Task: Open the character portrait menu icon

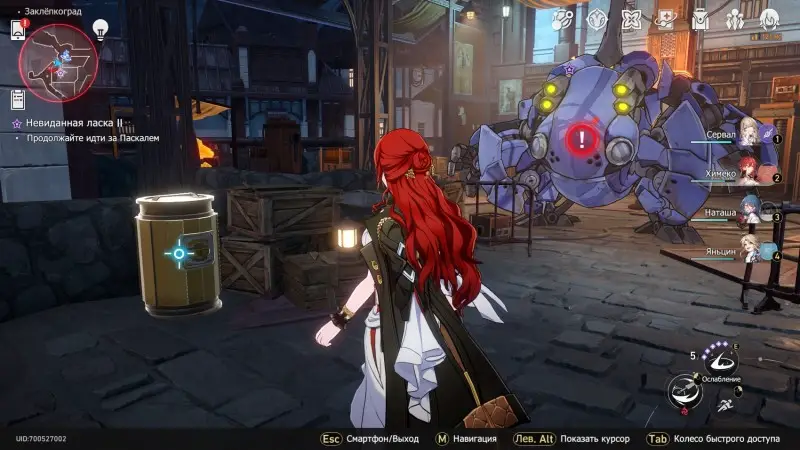Action: [769, 18]
